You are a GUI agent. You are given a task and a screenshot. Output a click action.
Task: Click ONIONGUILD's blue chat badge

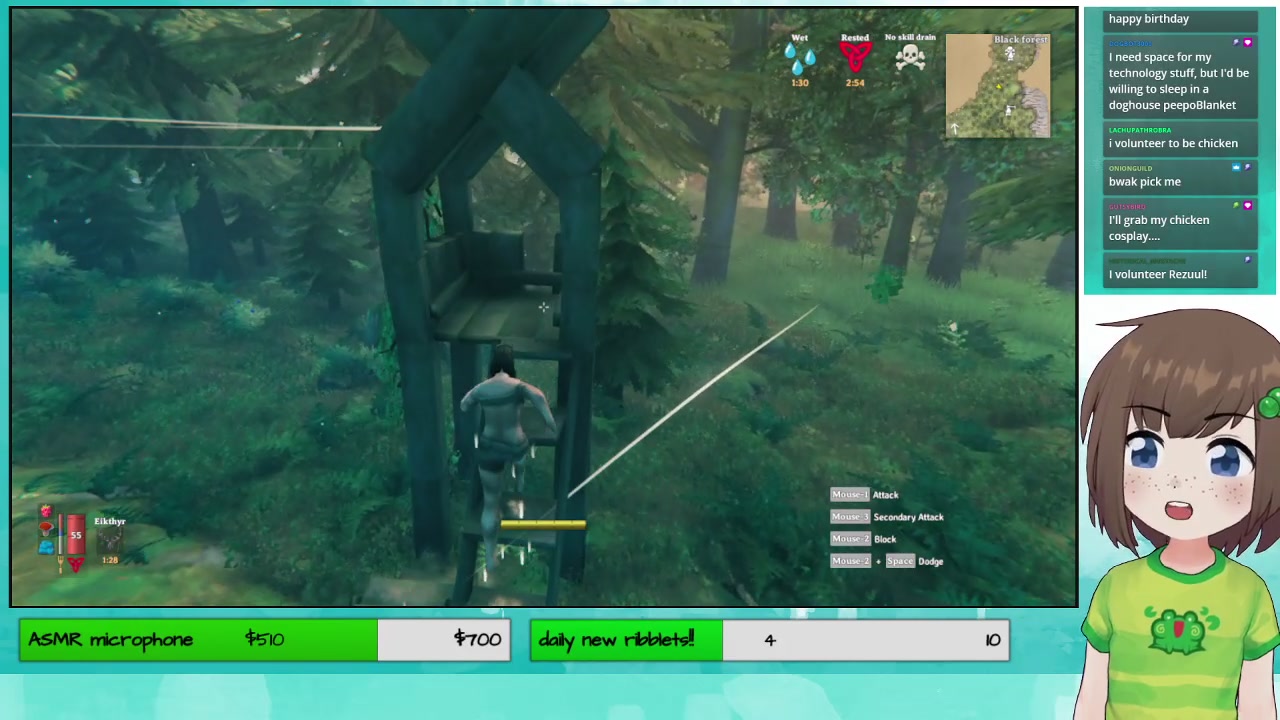click(1236, 167)
